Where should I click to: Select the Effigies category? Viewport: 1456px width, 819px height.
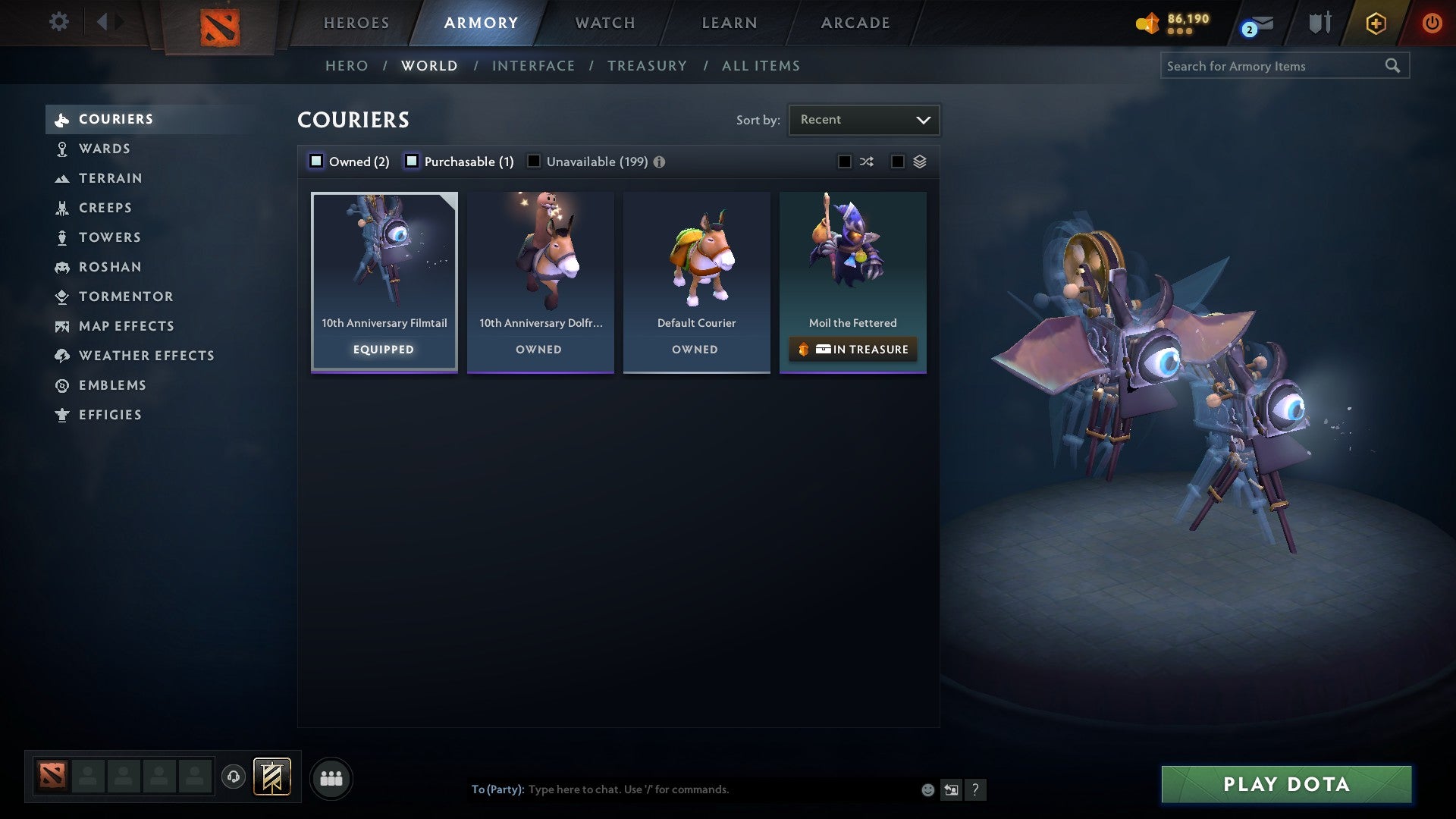[110, 415]
